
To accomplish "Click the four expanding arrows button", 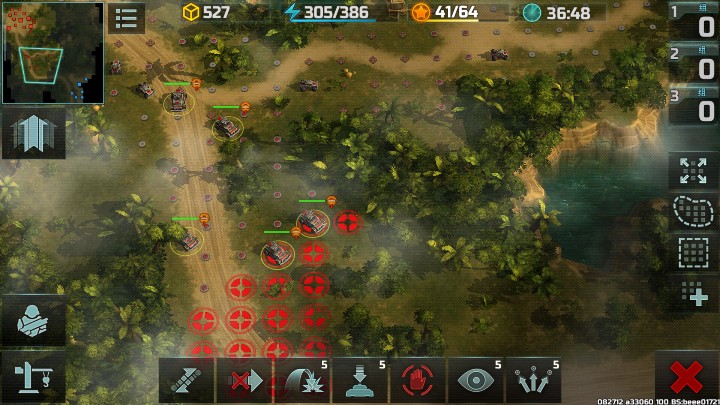I will pyautogui.click(x=693, y=171).
